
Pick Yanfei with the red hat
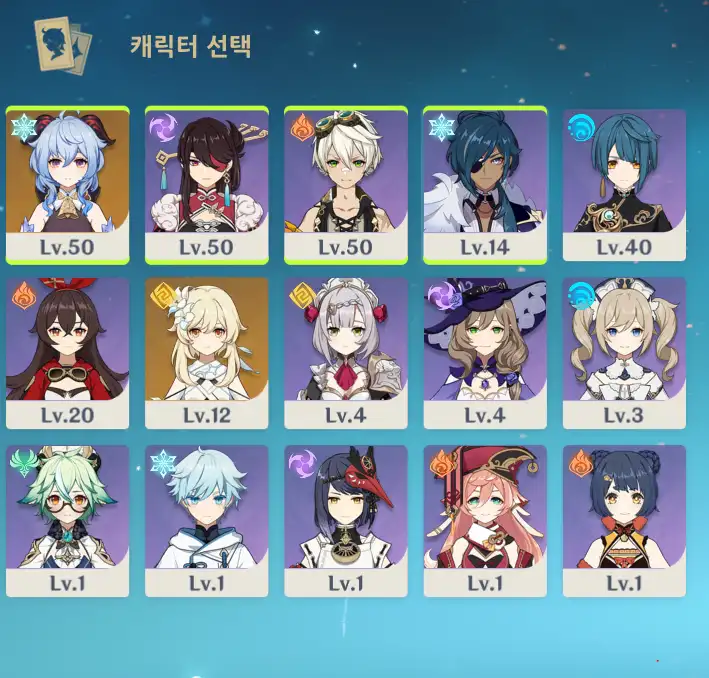[x=484, y=520]
